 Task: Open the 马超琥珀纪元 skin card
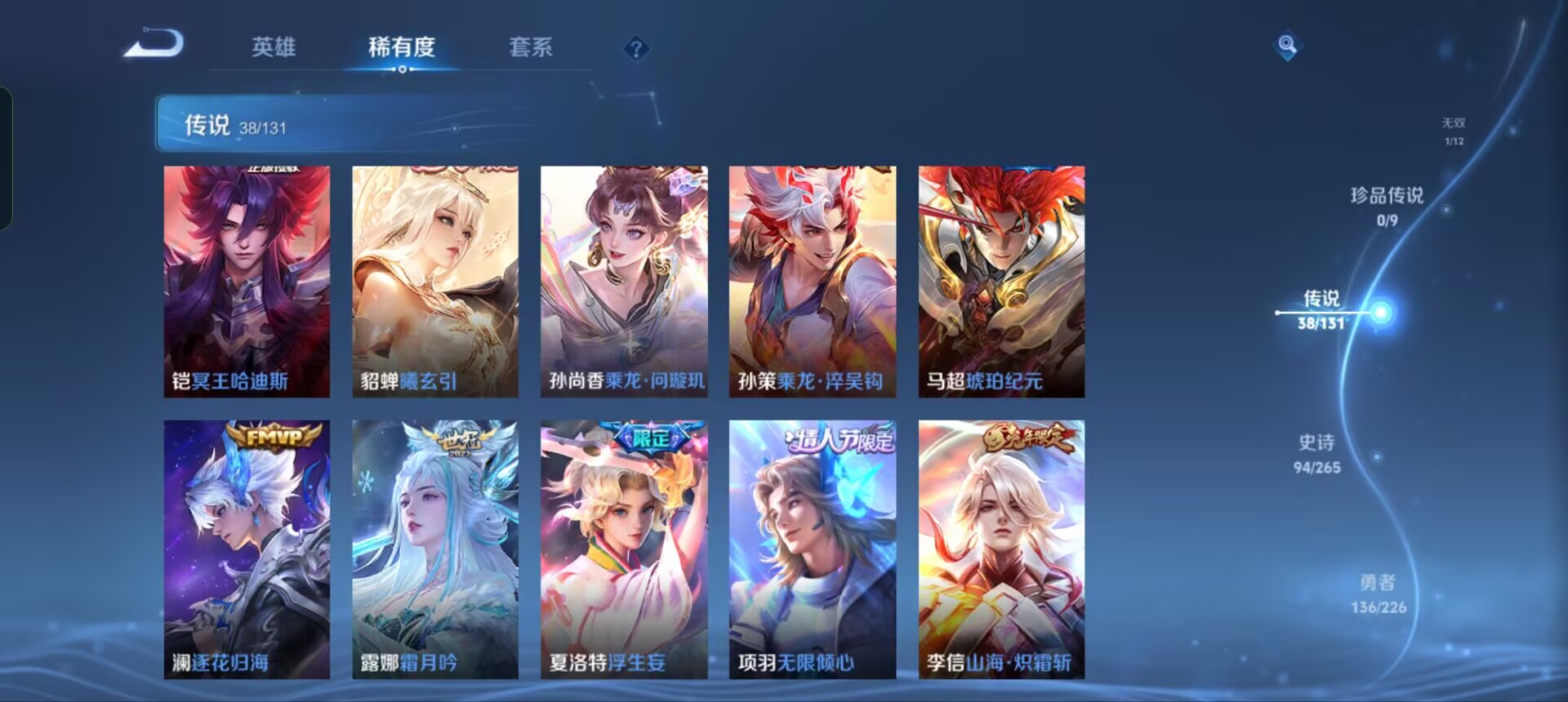click(x=1000, y=282)
